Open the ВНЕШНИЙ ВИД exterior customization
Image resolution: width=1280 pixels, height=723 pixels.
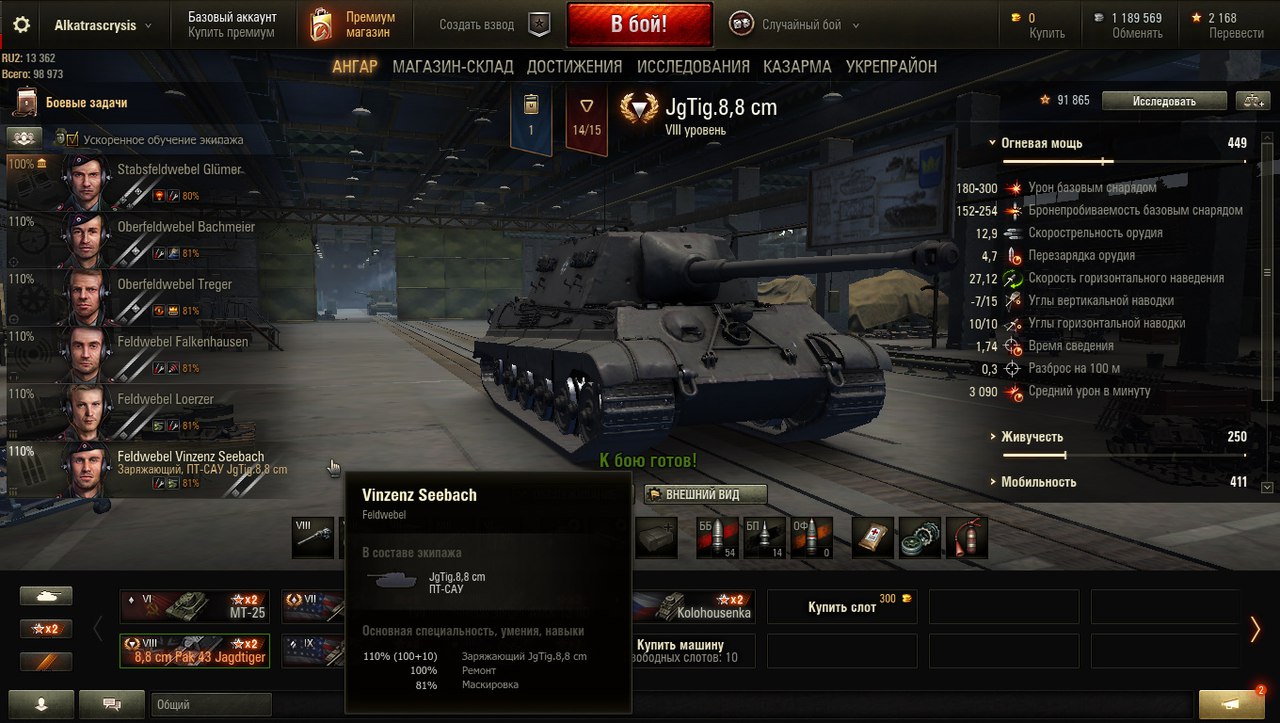(x=705, y=494)
